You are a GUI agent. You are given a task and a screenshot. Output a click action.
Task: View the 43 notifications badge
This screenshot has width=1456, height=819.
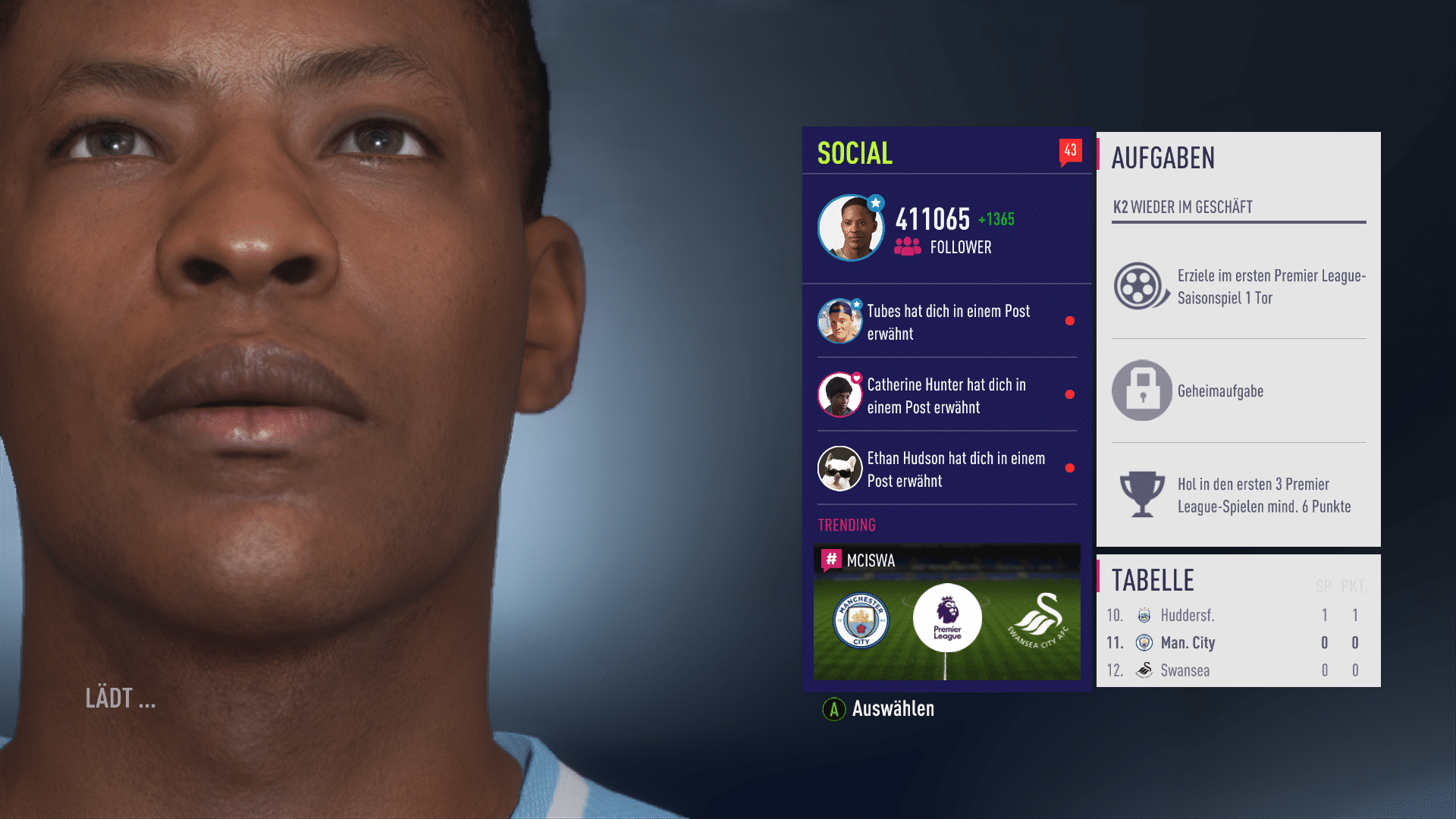1070,151
